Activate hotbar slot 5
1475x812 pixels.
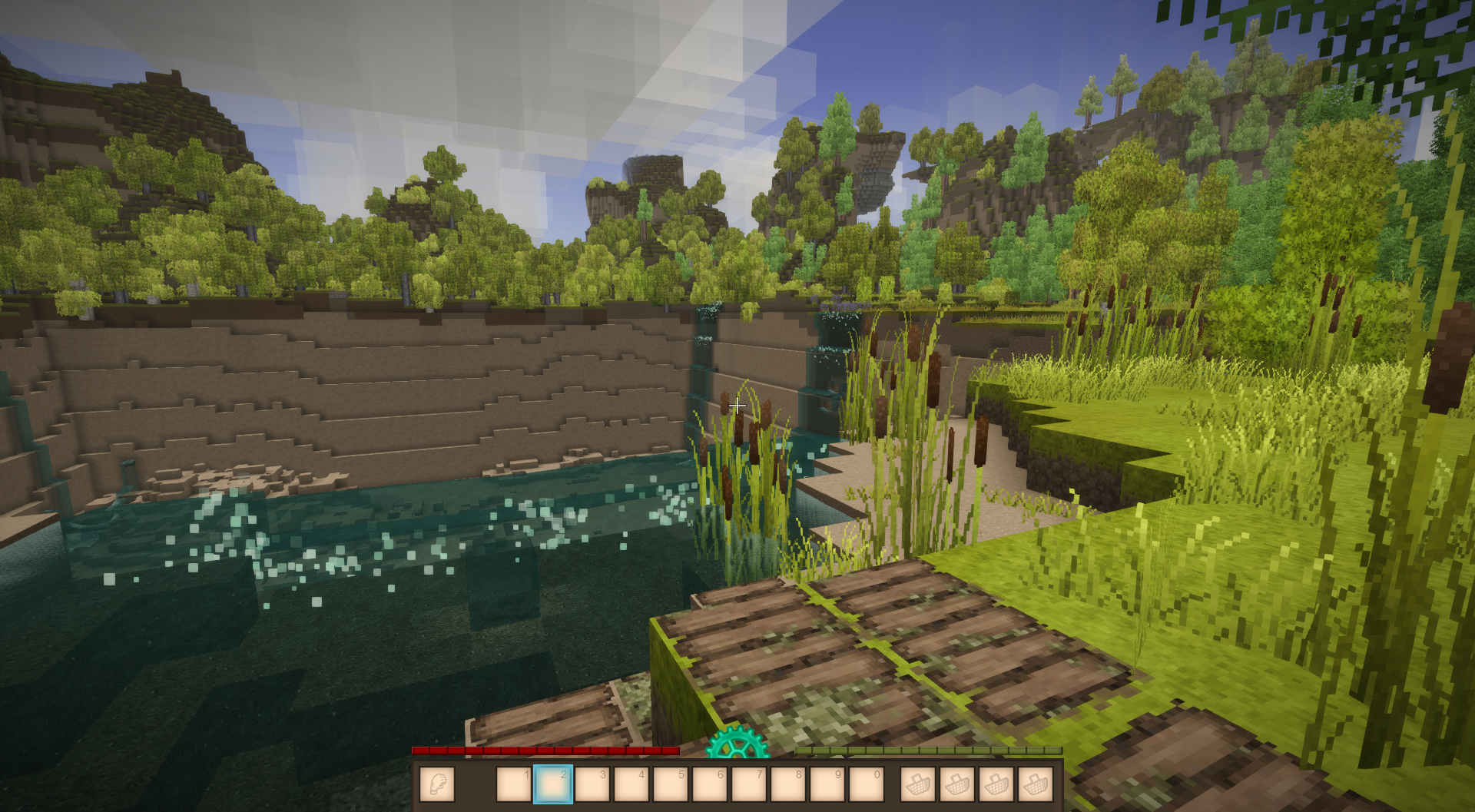671,784
